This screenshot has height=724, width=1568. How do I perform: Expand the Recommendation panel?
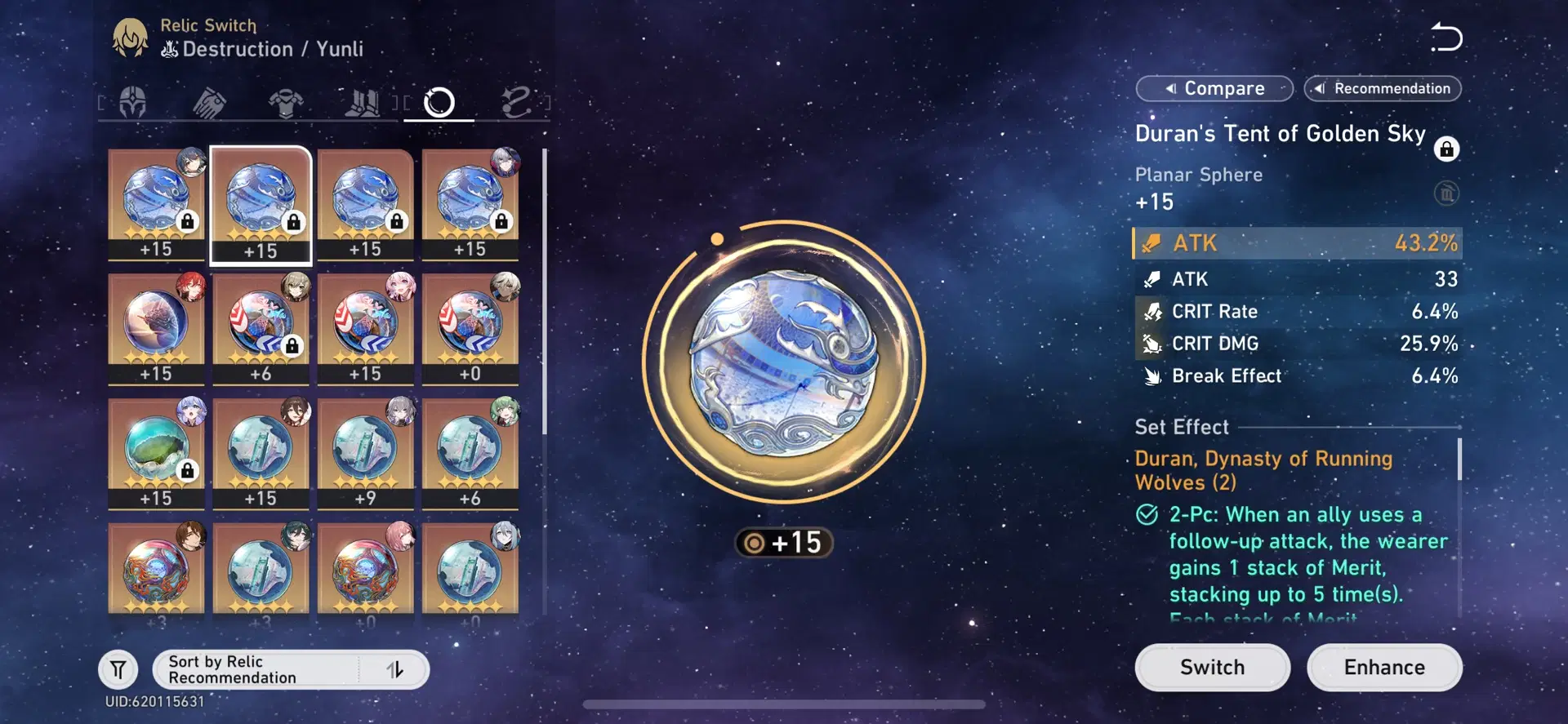pos(1382,88)
